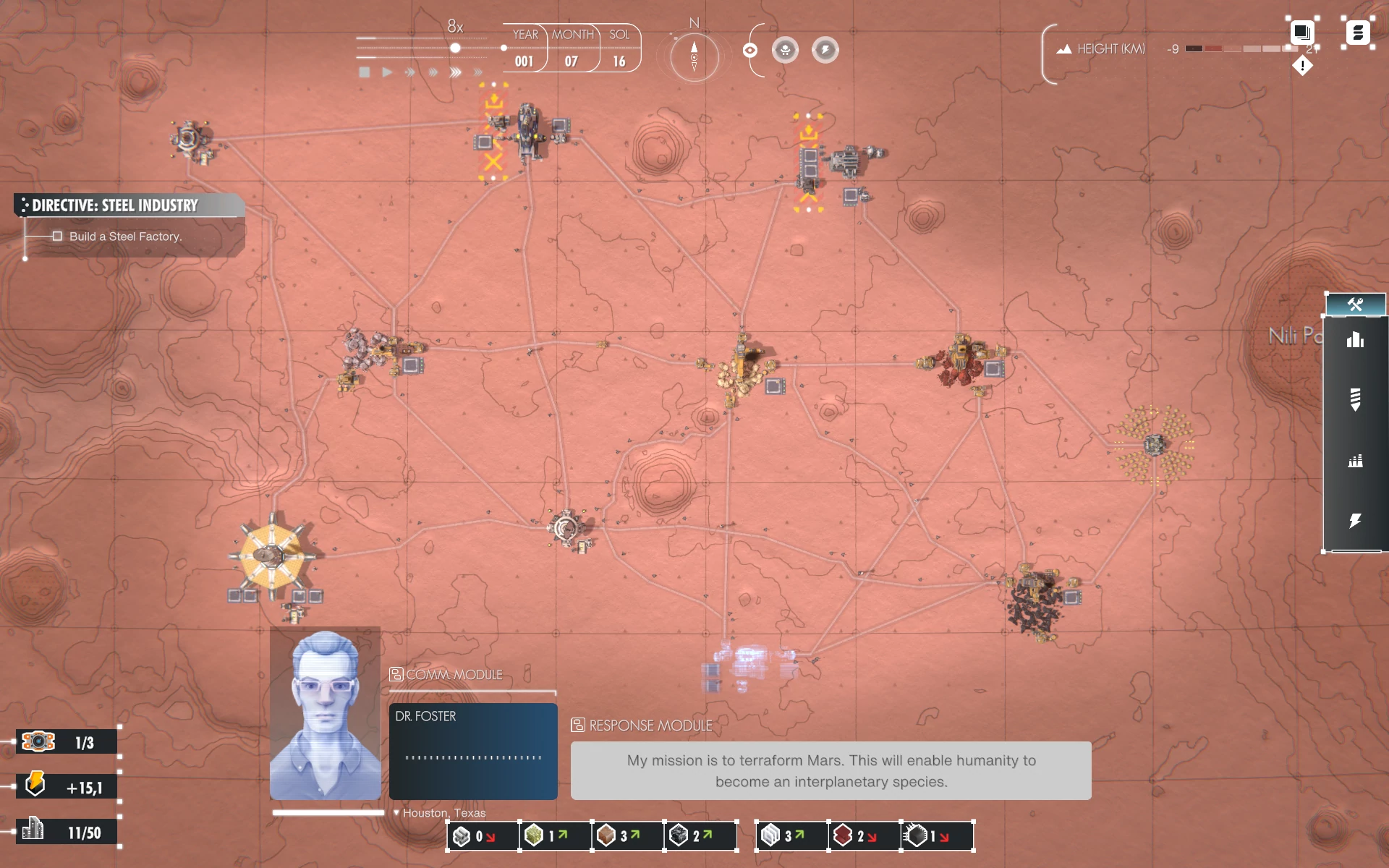Select the hammer and wrench build tab
The width and height of the screenshot is (1389, 868).
[x=1355, y=305]
